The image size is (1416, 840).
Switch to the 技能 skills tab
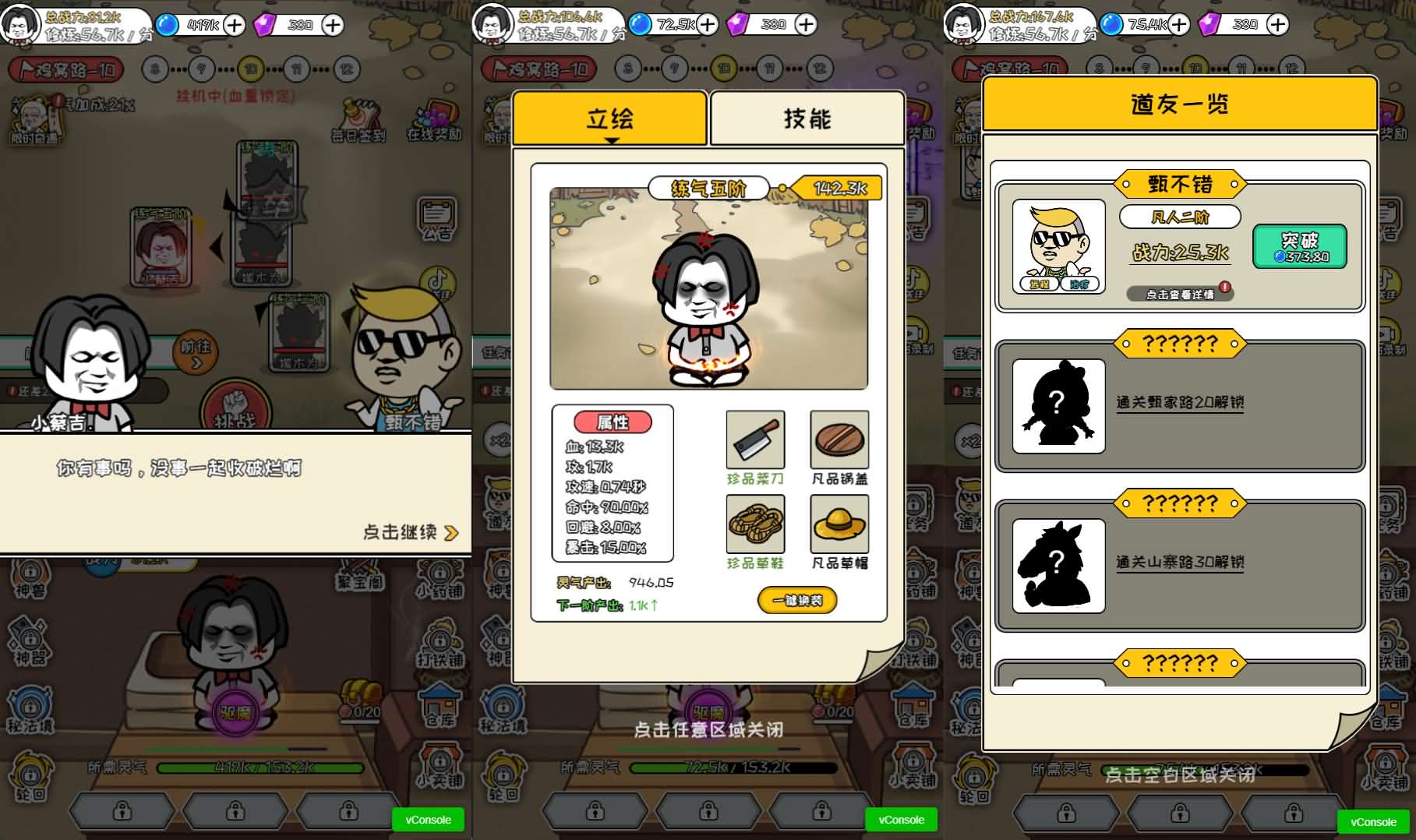[x=807, y=118]
